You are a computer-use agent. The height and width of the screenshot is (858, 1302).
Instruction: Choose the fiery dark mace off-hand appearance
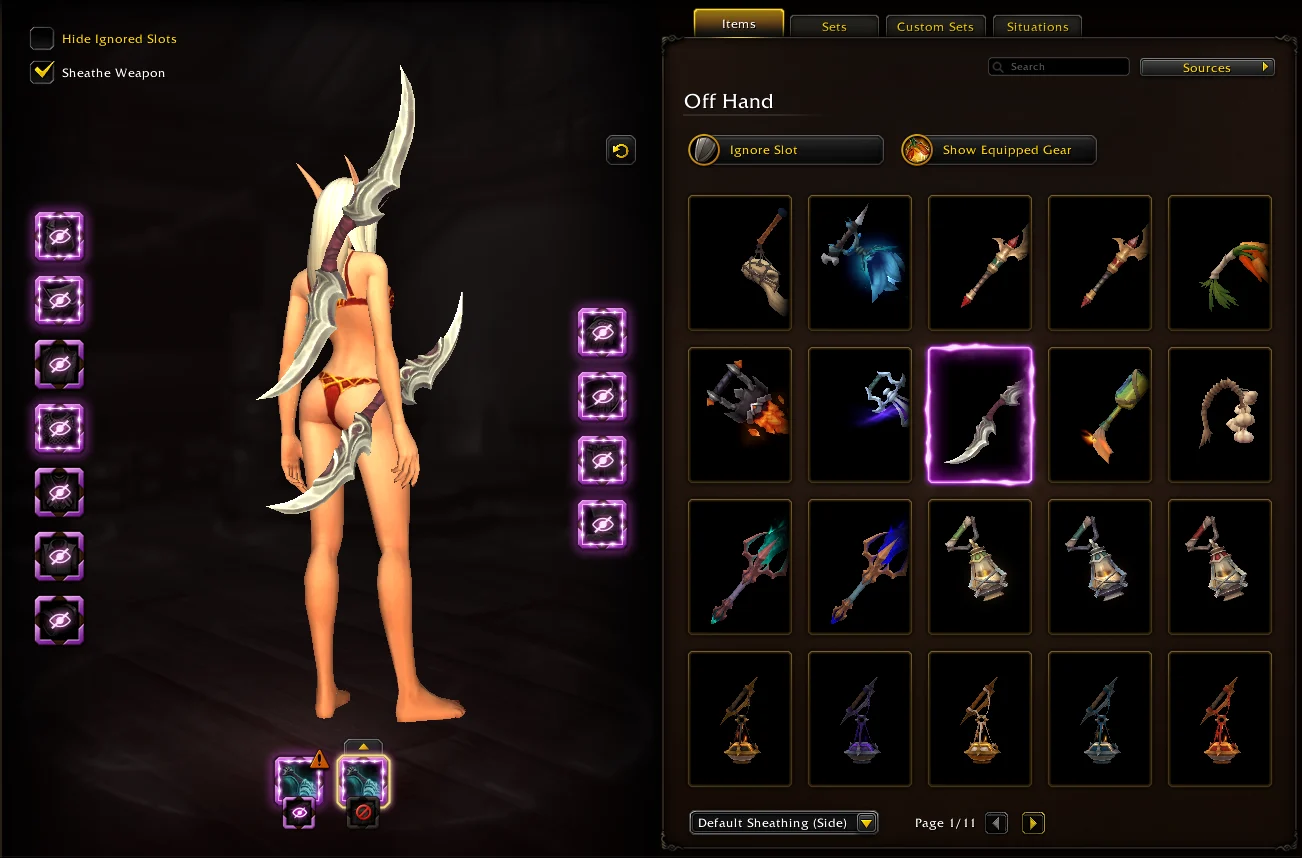coord(740,415)
